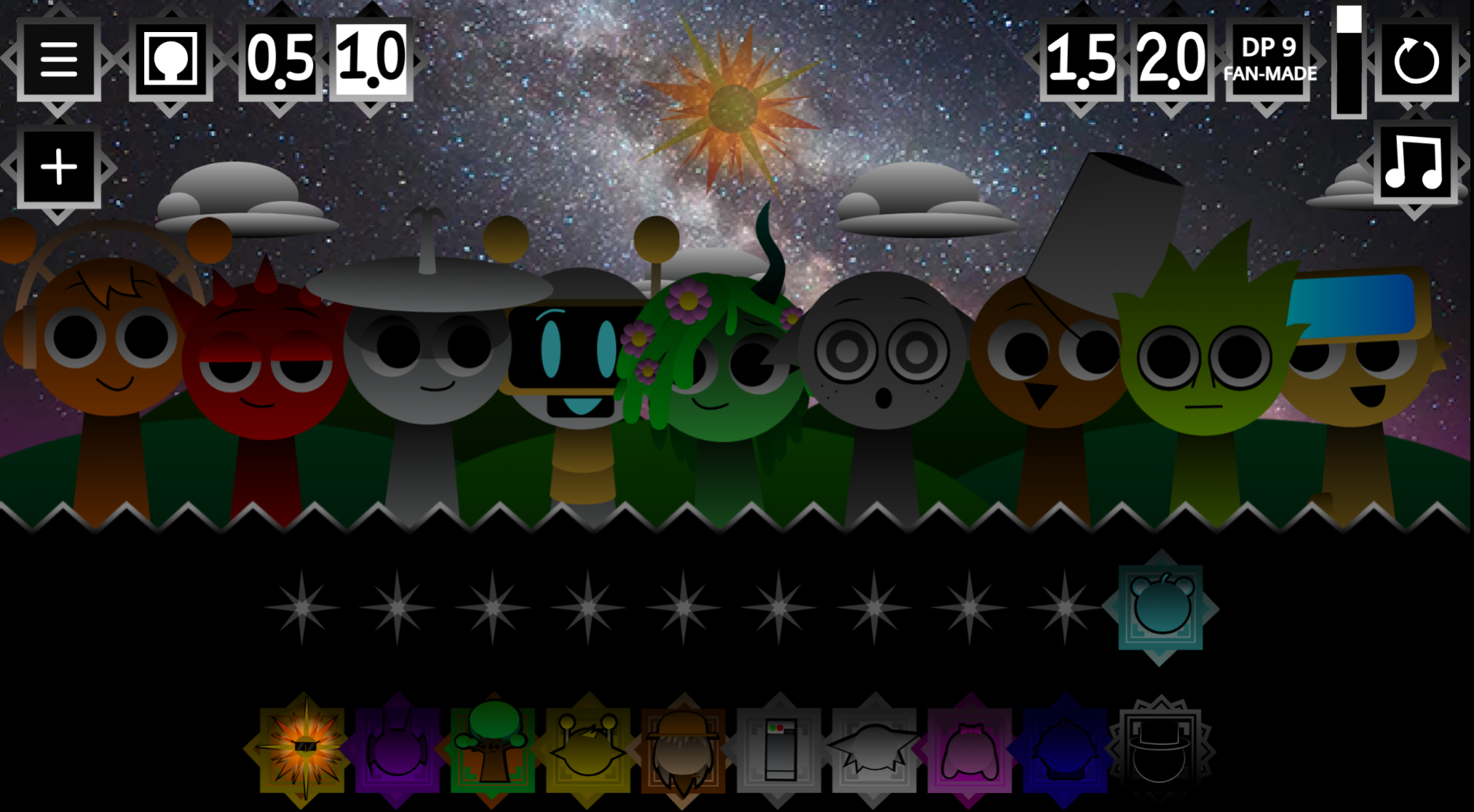Open the DP 9 Fan-Made button
Screen dimensions: 1474x812
click(1269, 59)
